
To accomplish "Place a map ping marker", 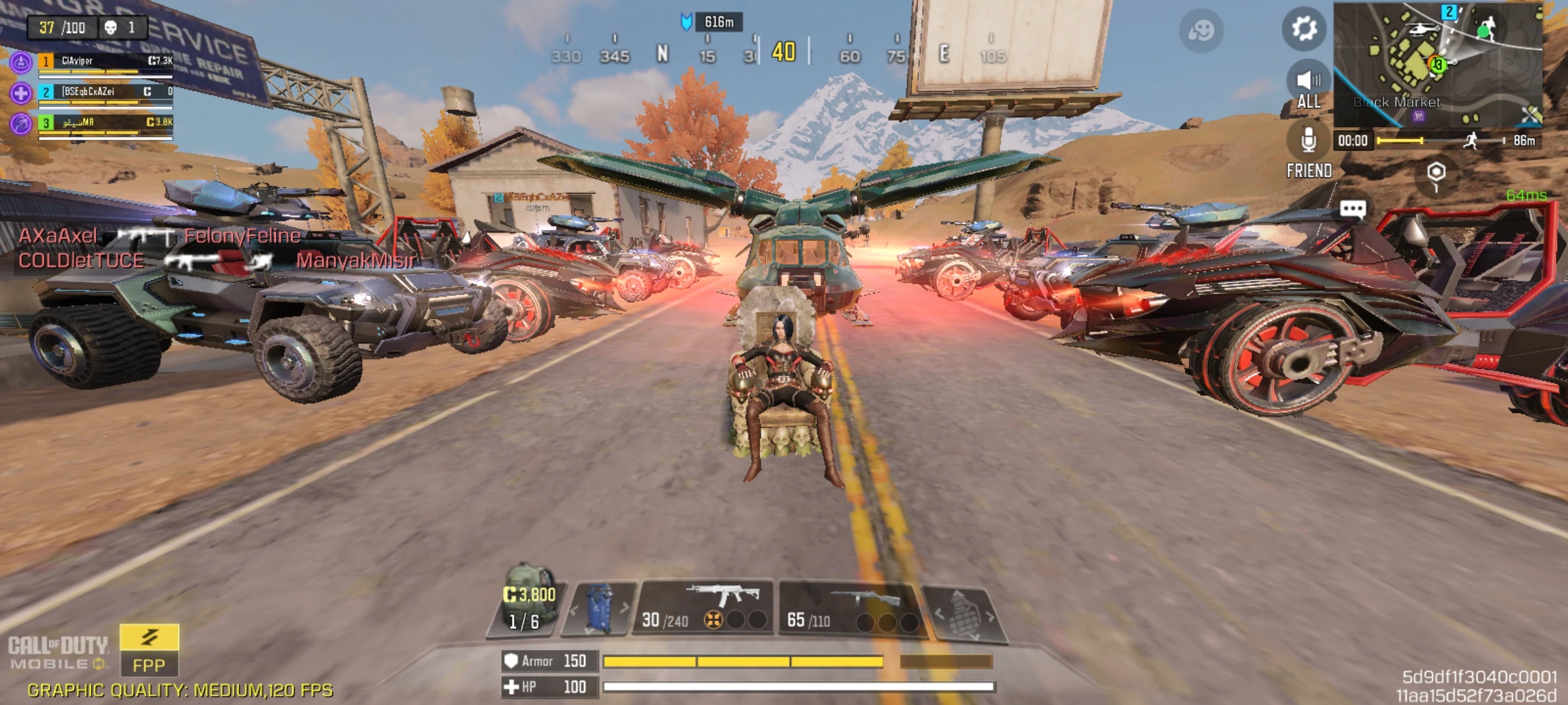I will click(x=1436, y=173).
